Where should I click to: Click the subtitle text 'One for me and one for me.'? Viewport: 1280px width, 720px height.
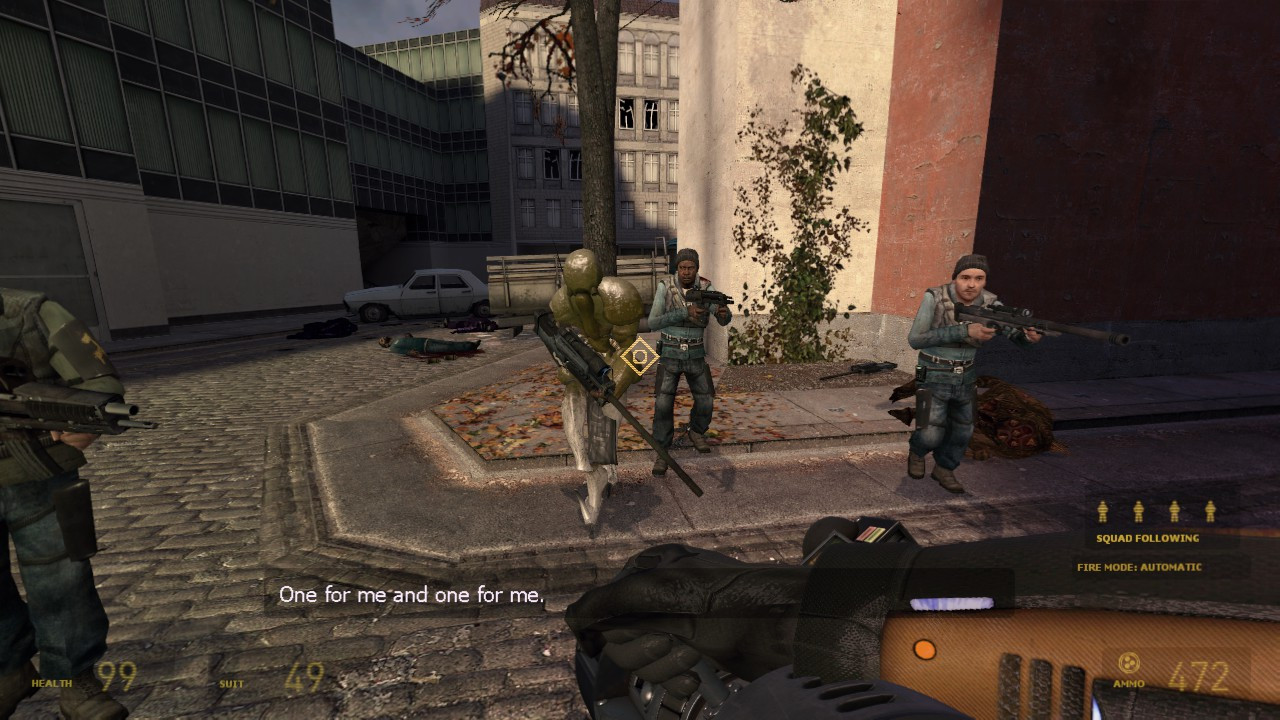(x=410, y=594)
